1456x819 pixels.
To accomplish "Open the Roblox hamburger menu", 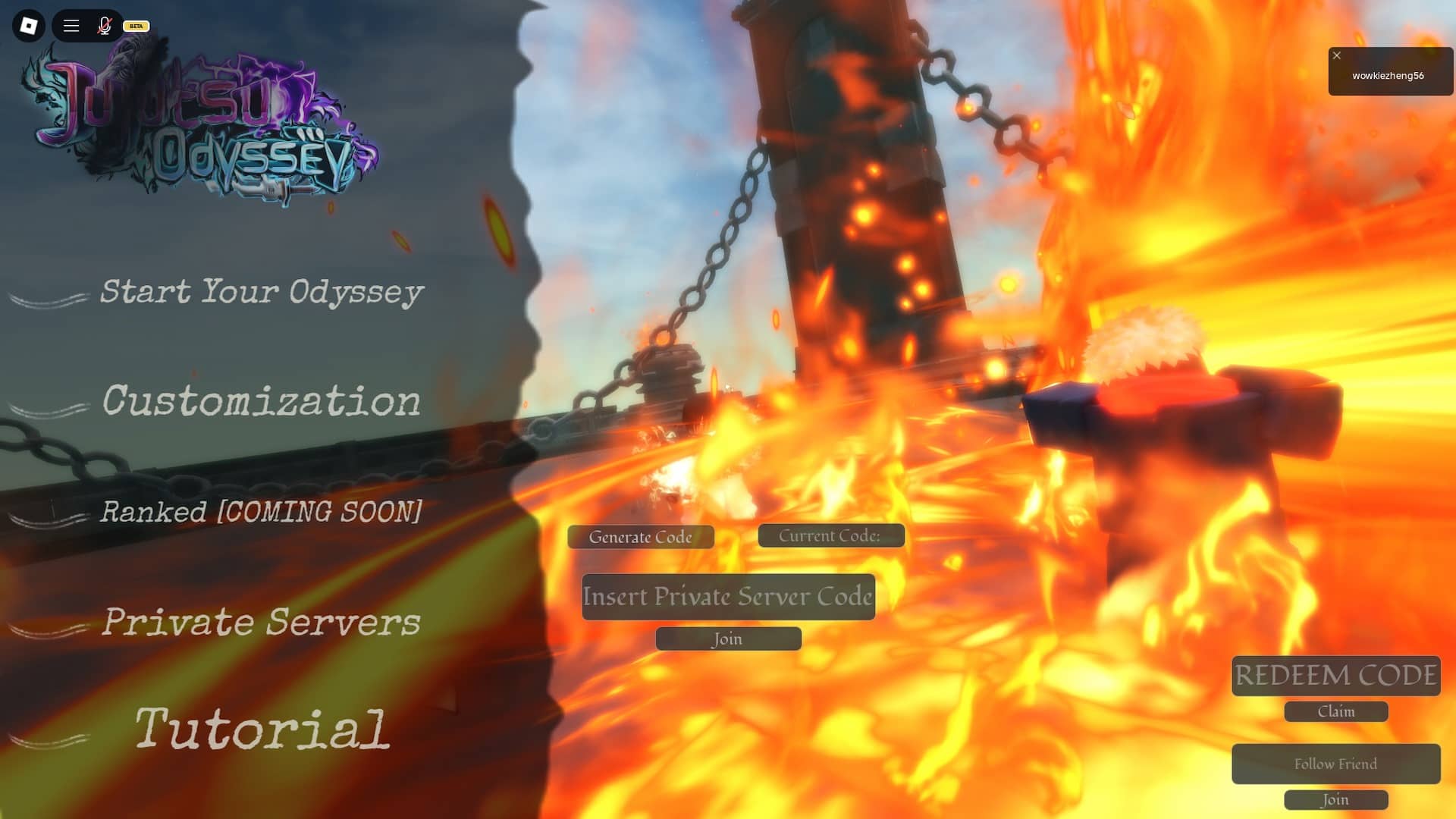I will click(71, 25).
